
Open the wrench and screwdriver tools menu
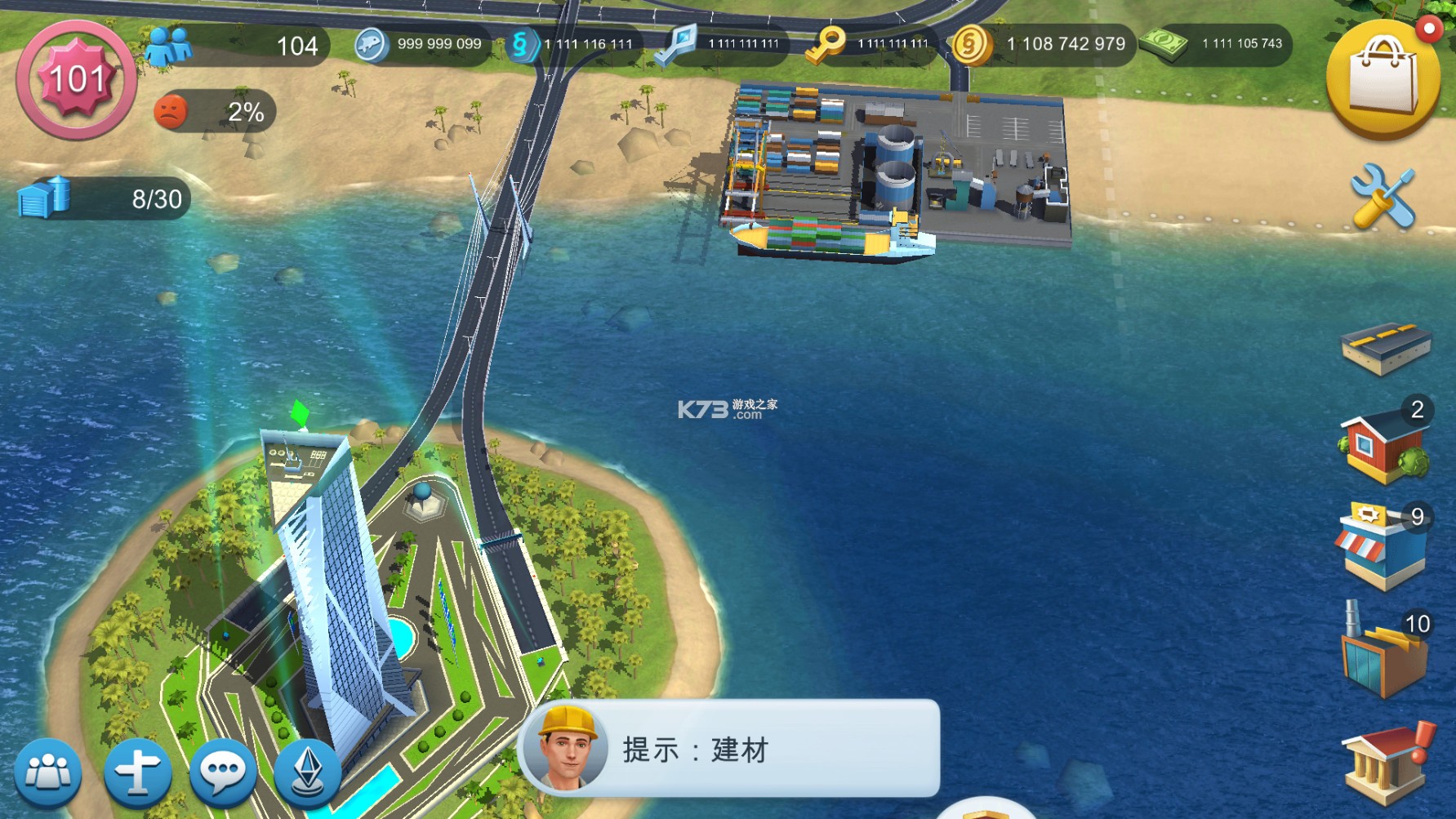pos(1383,196)
